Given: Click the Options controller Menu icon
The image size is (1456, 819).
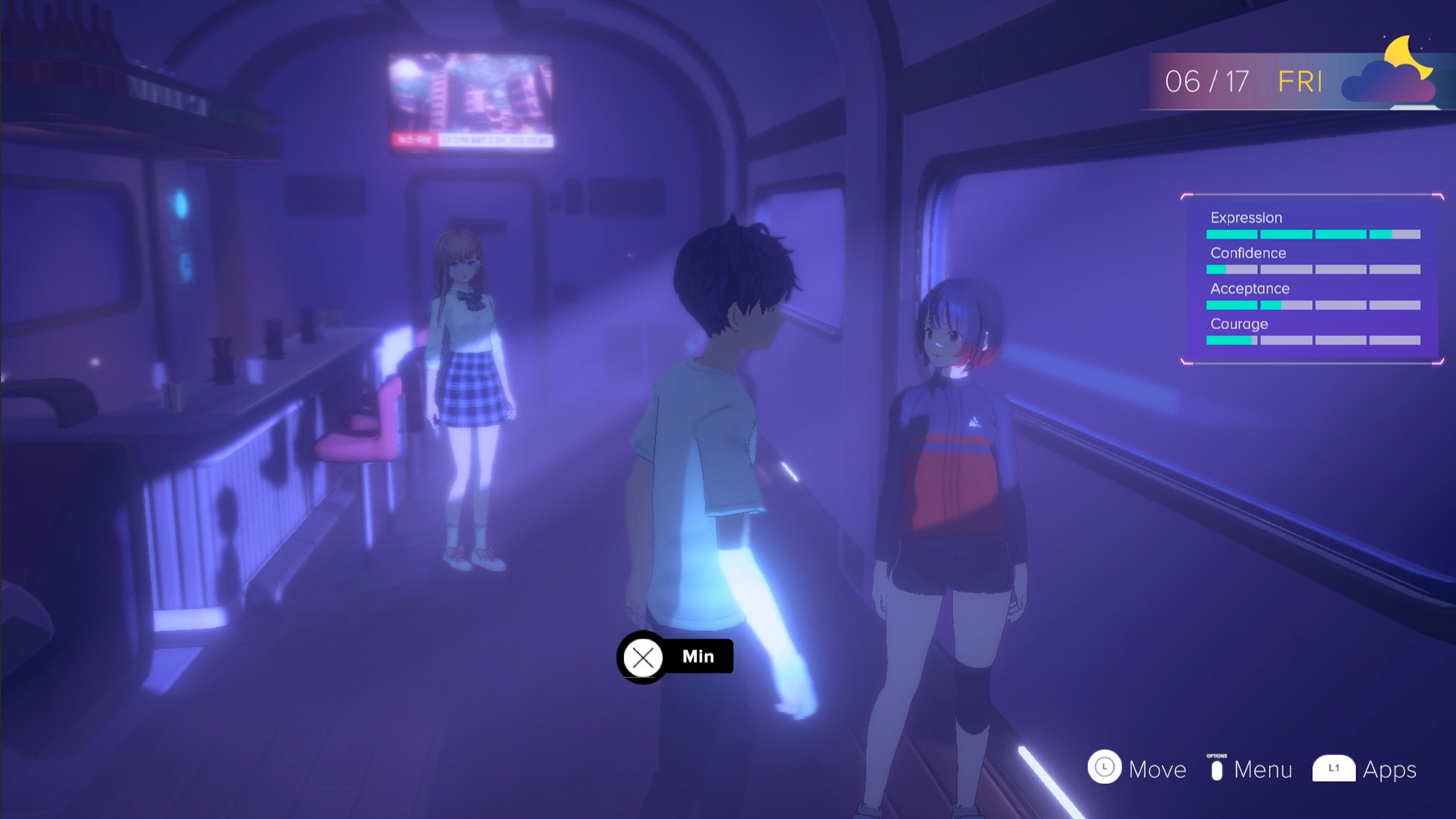Looking at the screenshot, I should (x=1216, y=769).
